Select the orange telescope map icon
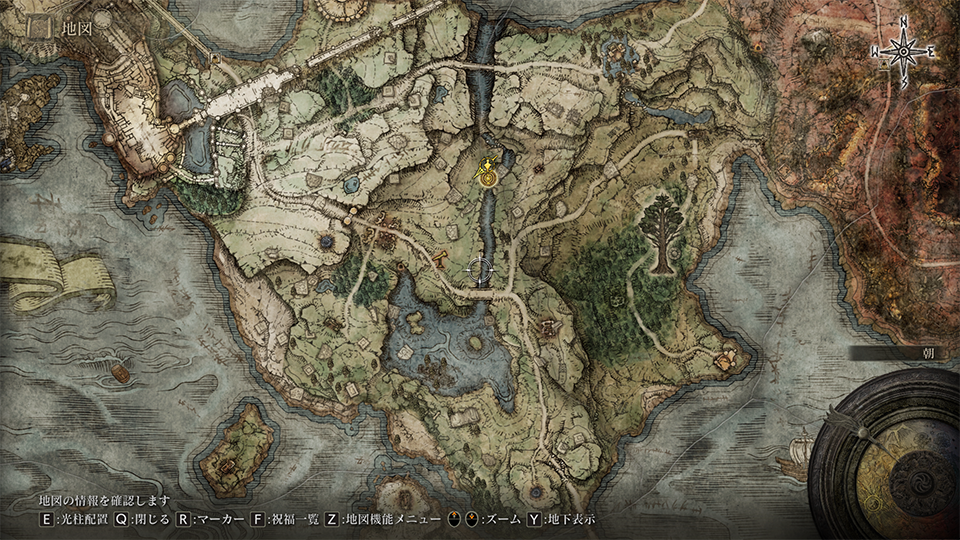Screen dimensions: 960x540 pyautogui.click(x=439, y=261)
